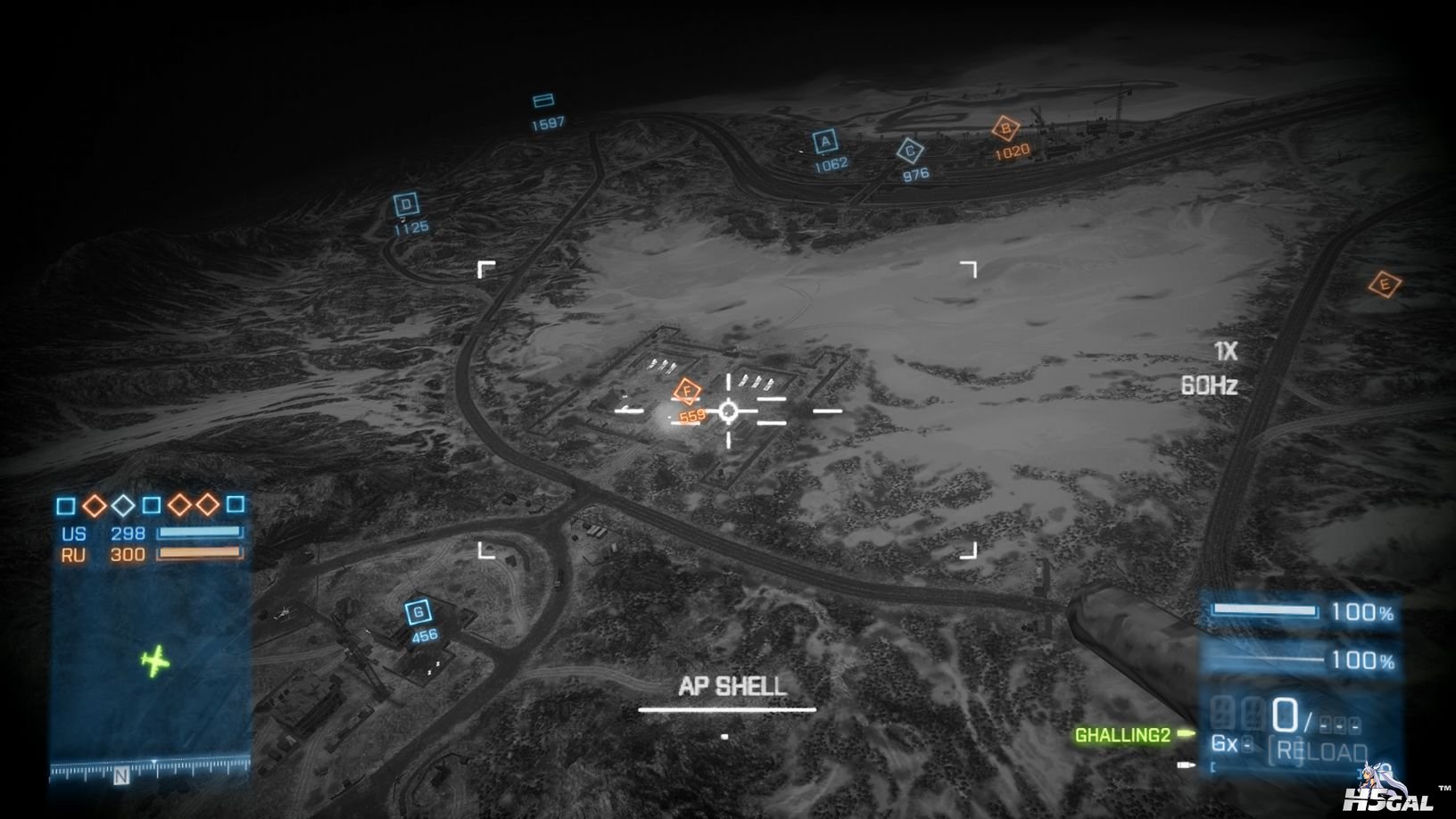
Task: Choose objective marker D
Action: coord(407,205)
